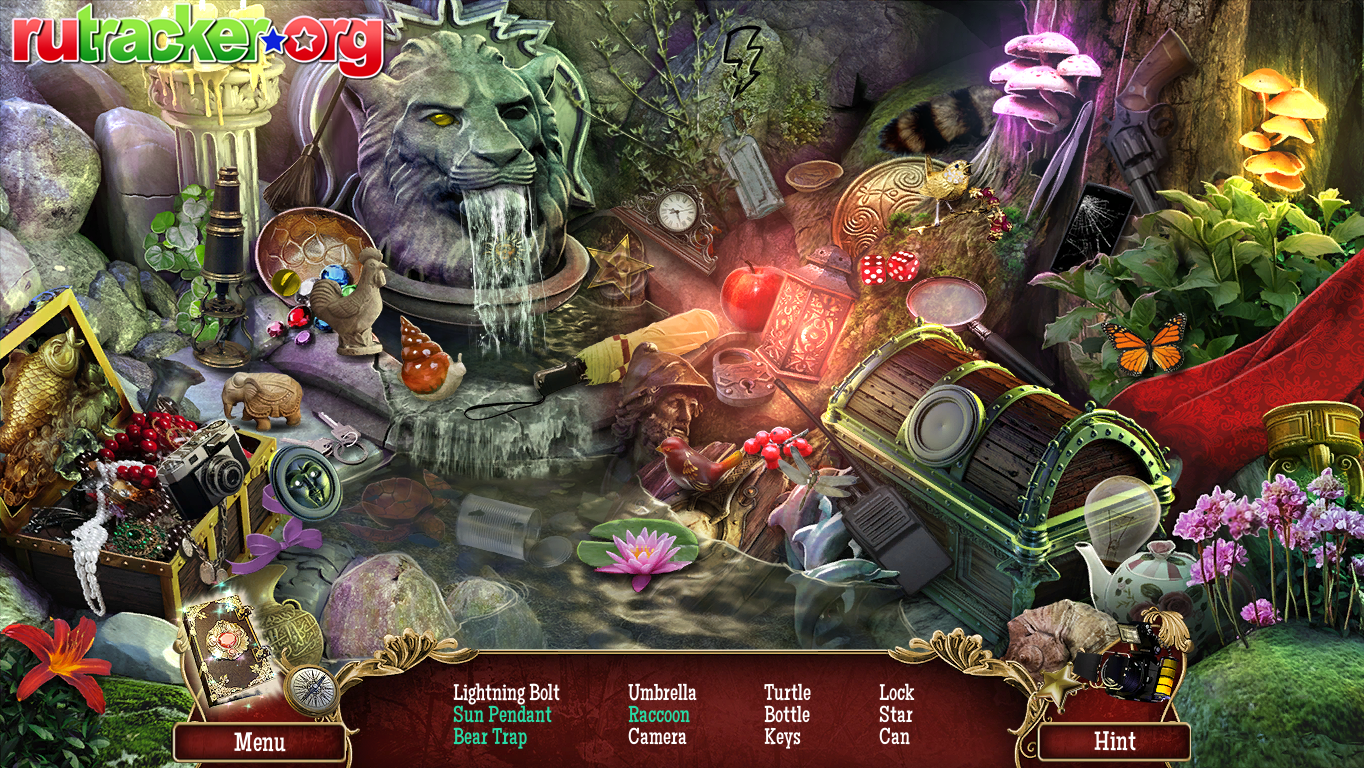Image resolution: width=1364 pixels, height=768 pixels.
Task: Select 'Lightning Bolt' in the item list
Action: pyautogui.click(x=506, y=692)
